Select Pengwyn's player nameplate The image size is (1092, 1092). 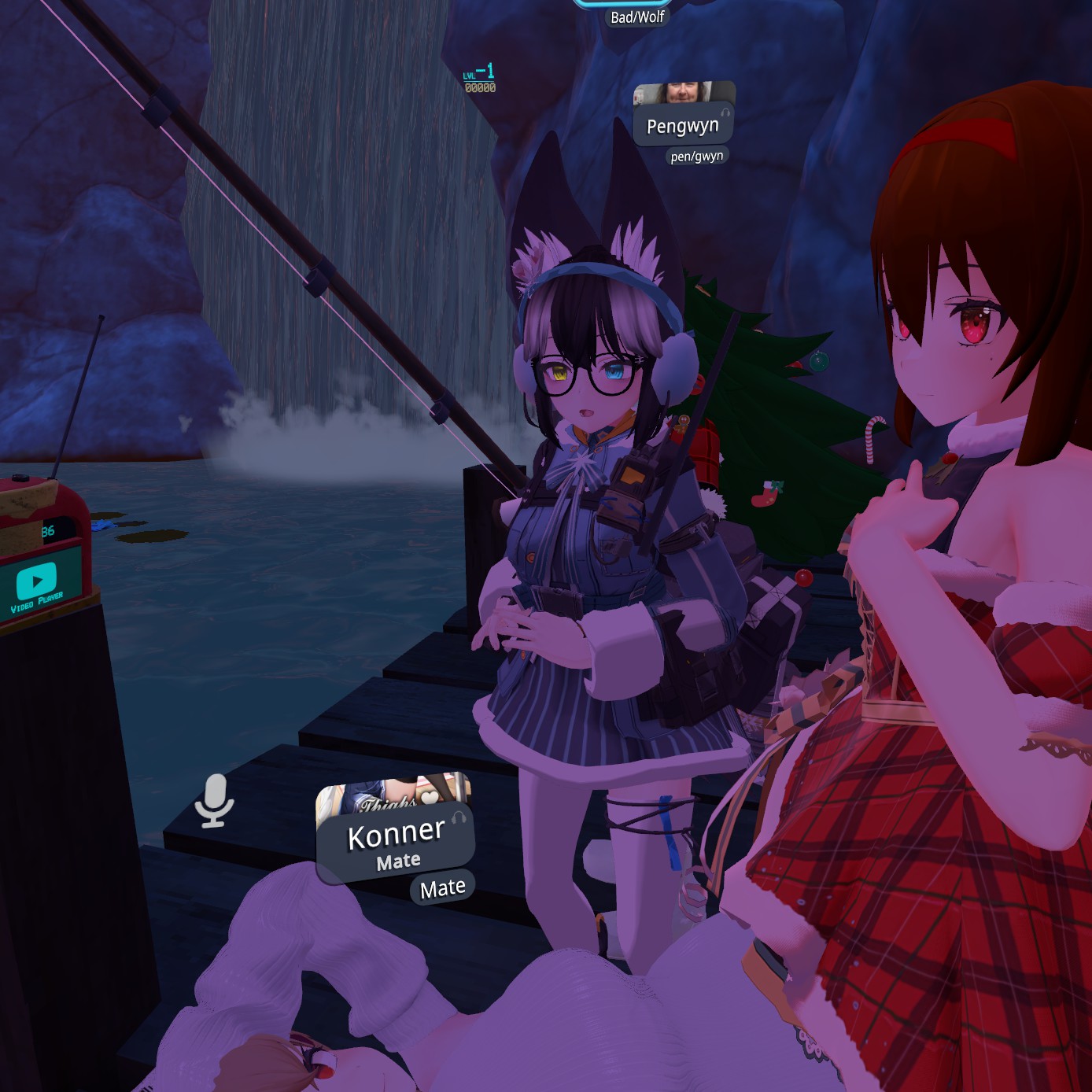682,126
